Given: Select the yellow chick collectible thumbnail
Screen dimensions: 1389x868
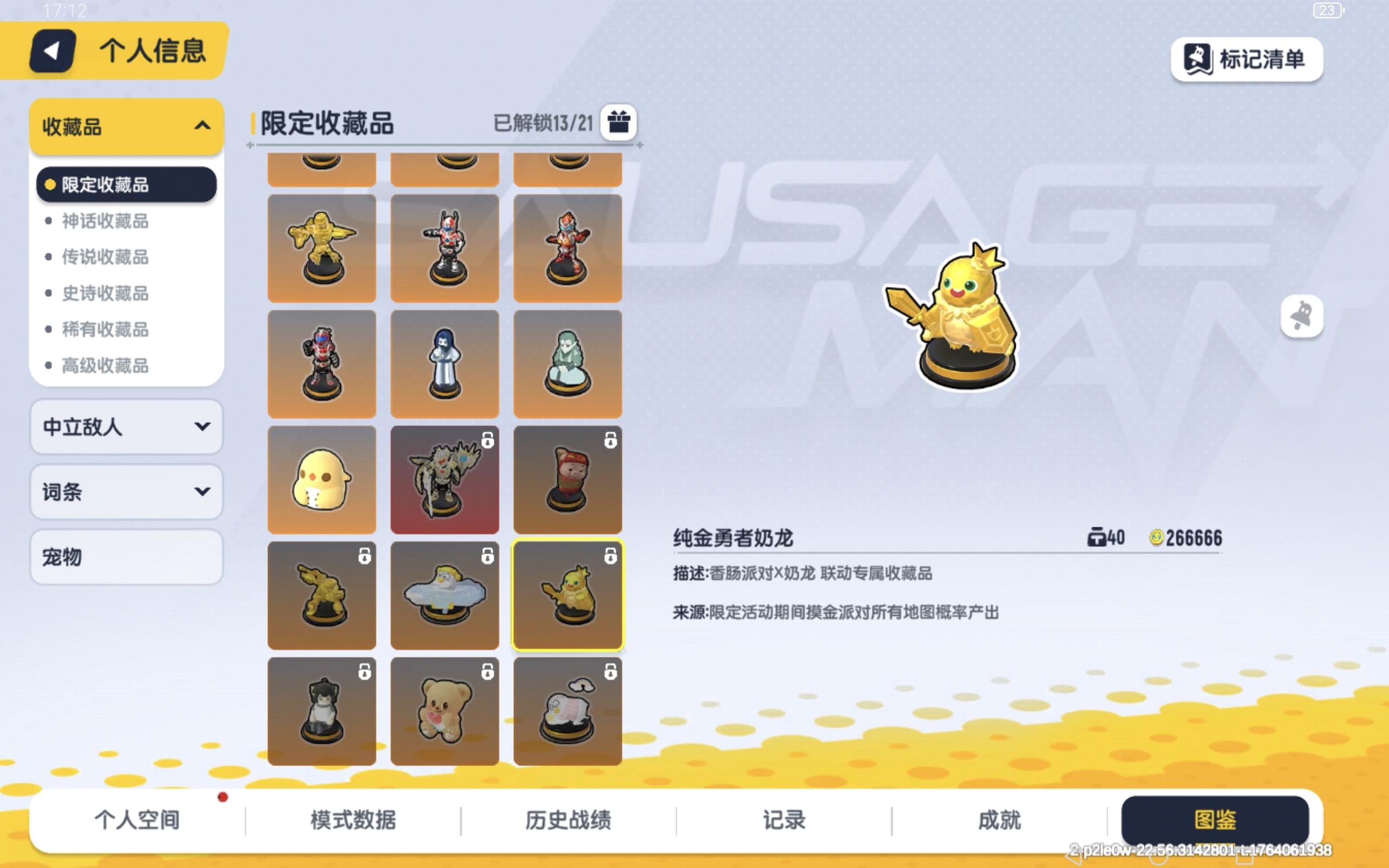Looking at the screenshot, I should click(x=322, y=480).
